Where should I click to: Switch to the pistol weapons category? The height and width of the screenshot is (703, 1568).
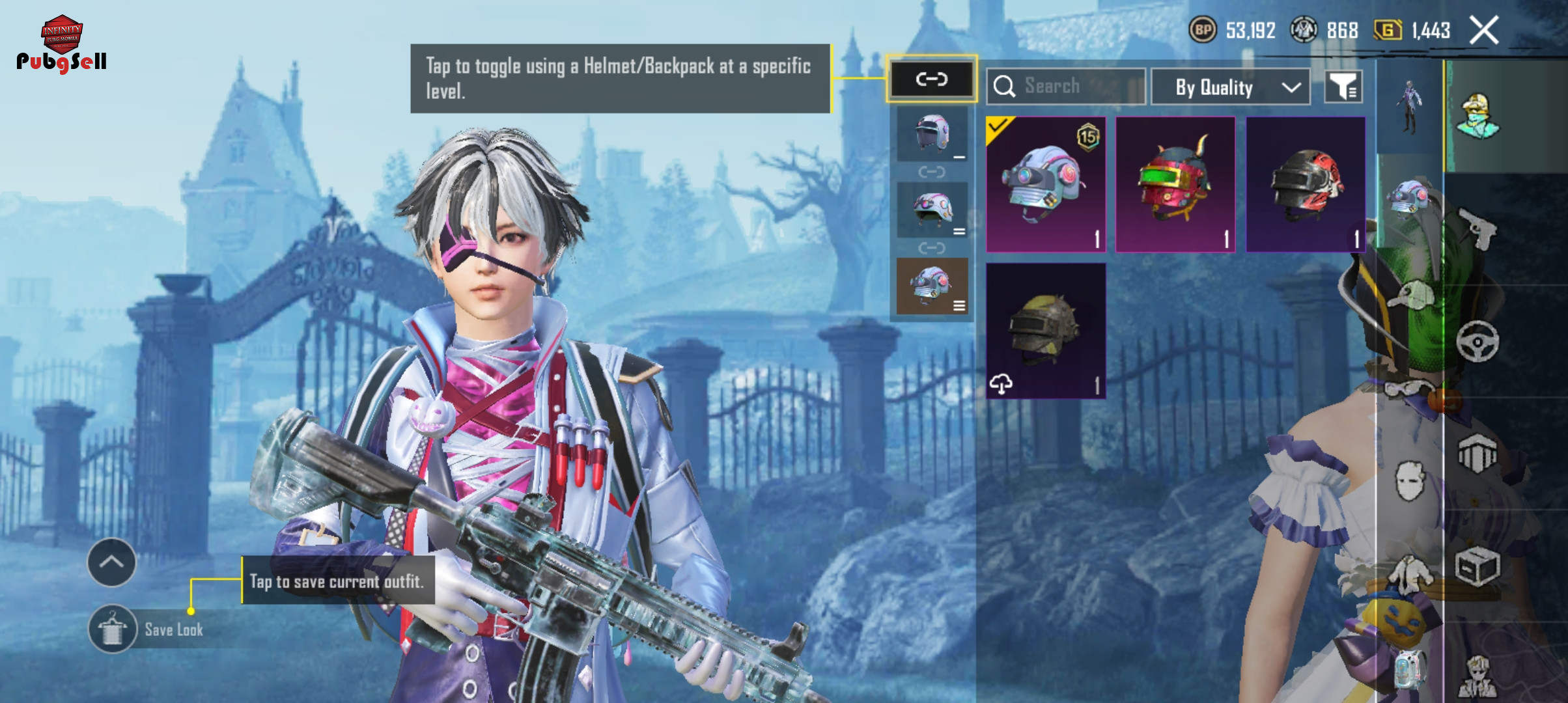1477,228
